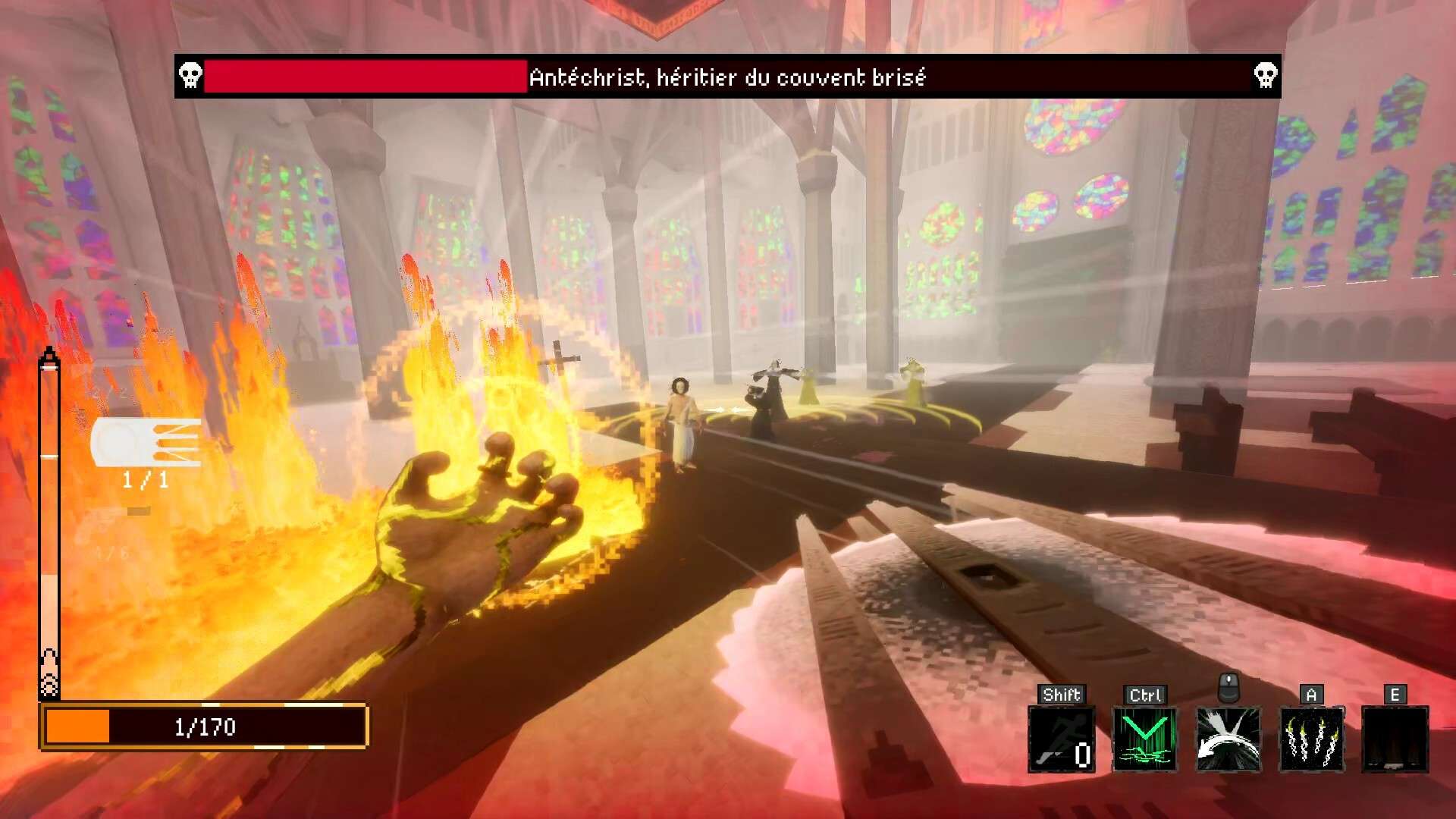Select the dark ability slot under E
The image size is (1456, 819).
(x=1395, y=739)
